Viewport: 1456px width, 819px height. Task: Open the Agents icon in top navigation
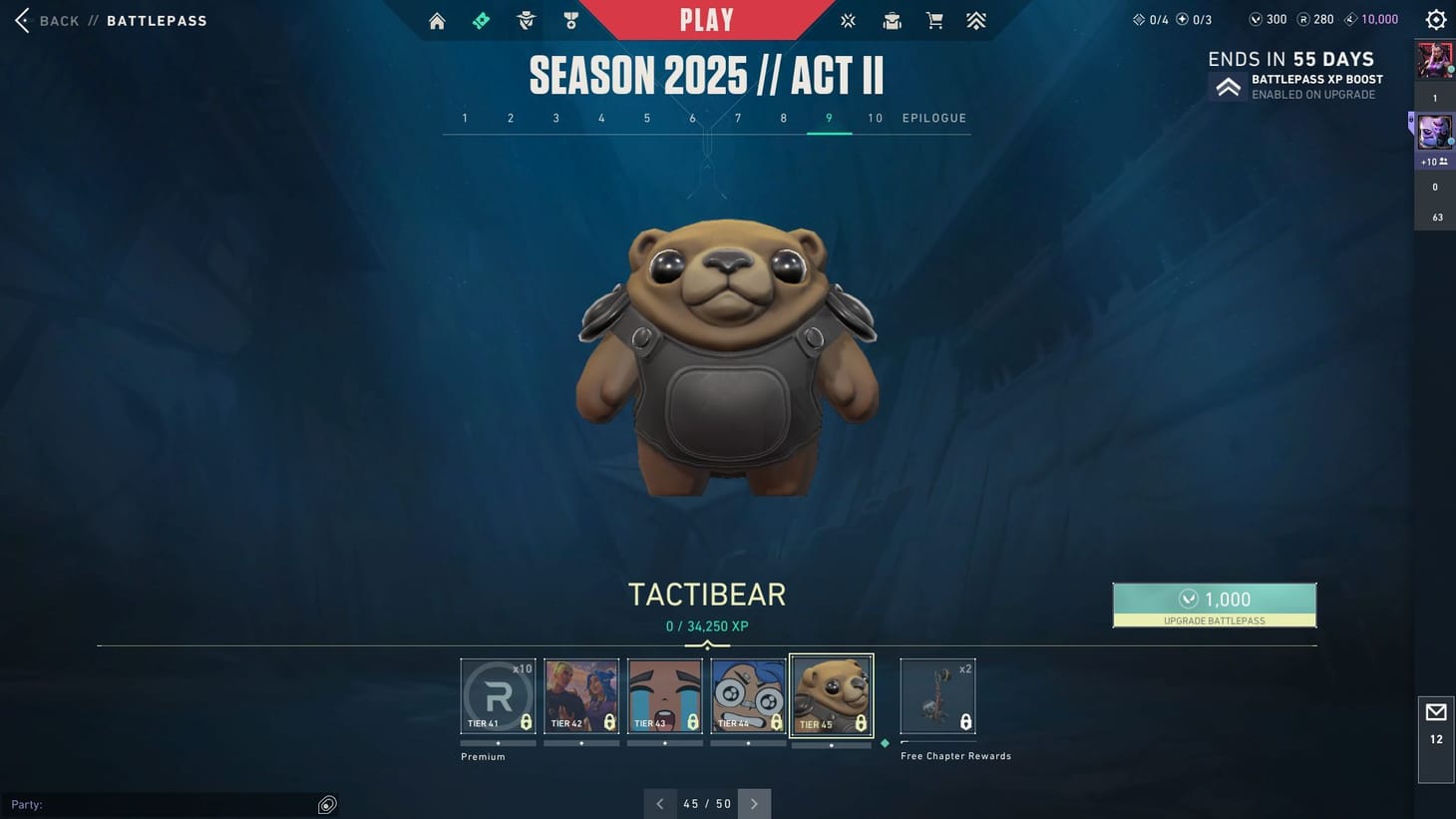point(526,20)
